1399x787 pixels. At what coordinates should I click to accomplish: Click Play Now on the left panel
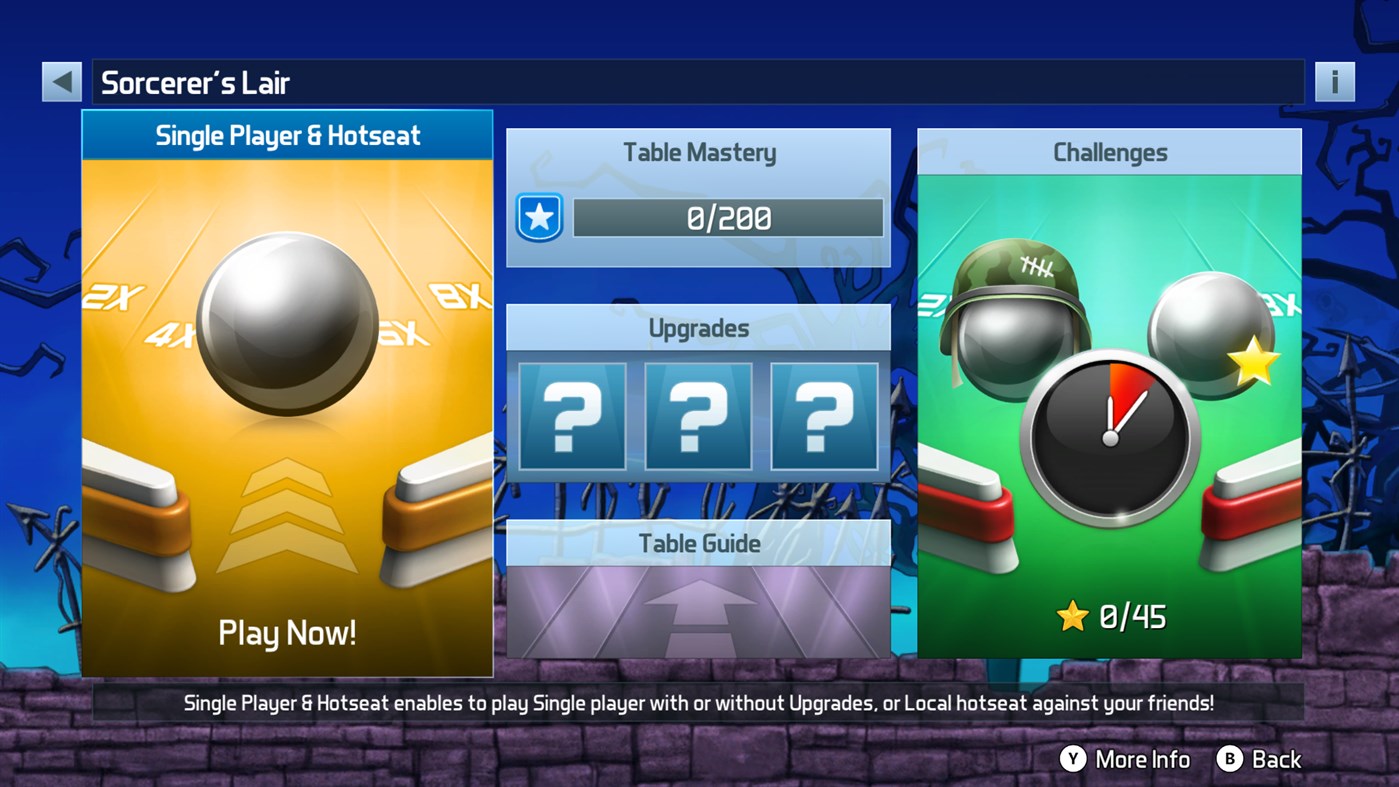287,632
